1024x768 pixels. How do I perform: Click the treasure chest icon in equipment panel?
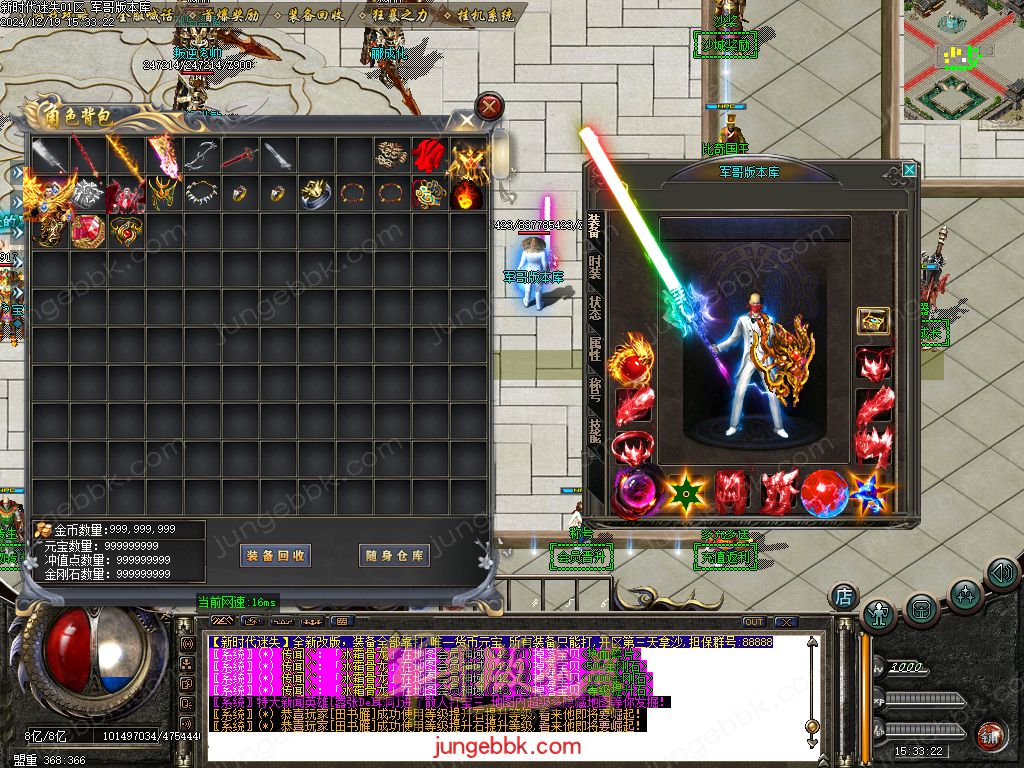pyautogui.click(x=873, y=321)
